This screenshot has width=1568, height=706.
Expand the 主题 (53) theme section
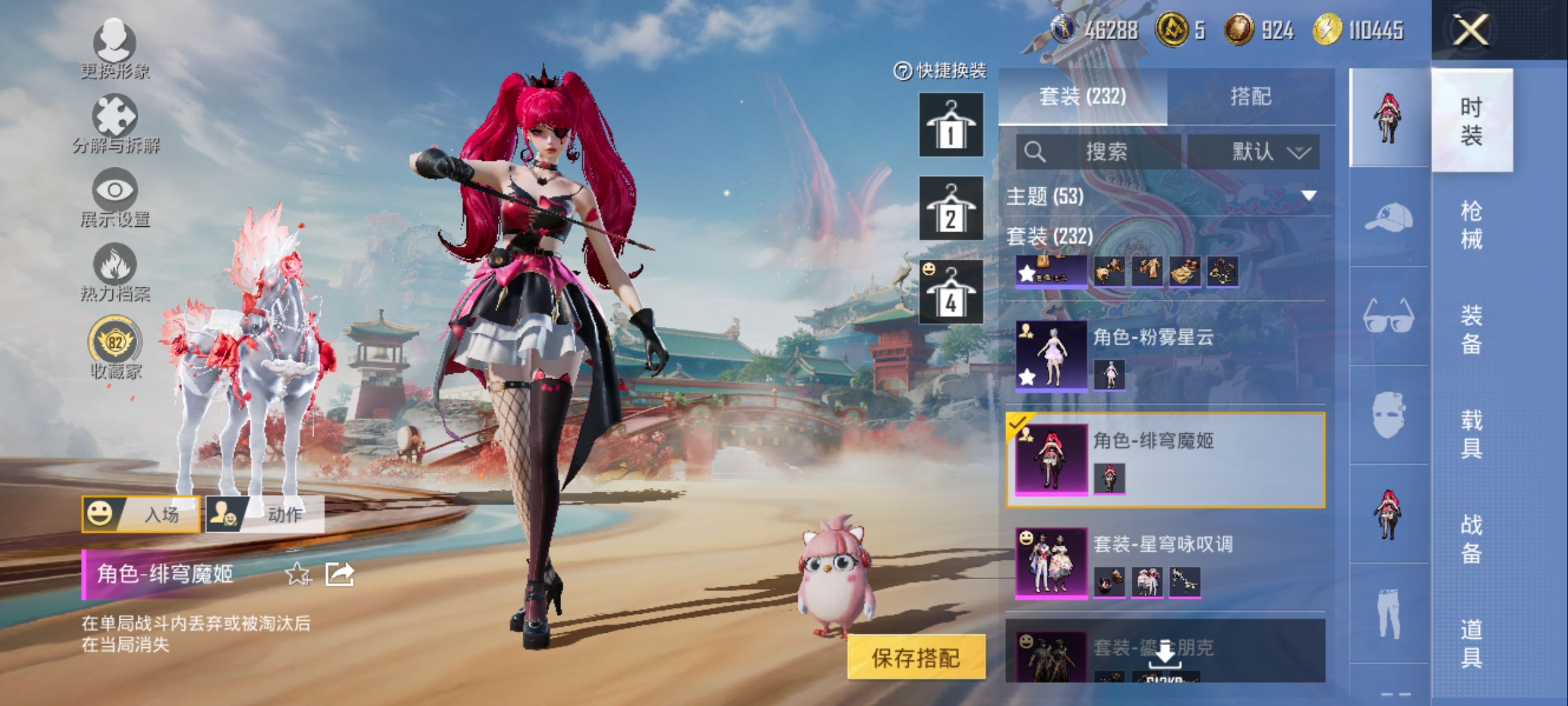[x=1163, y=196]
